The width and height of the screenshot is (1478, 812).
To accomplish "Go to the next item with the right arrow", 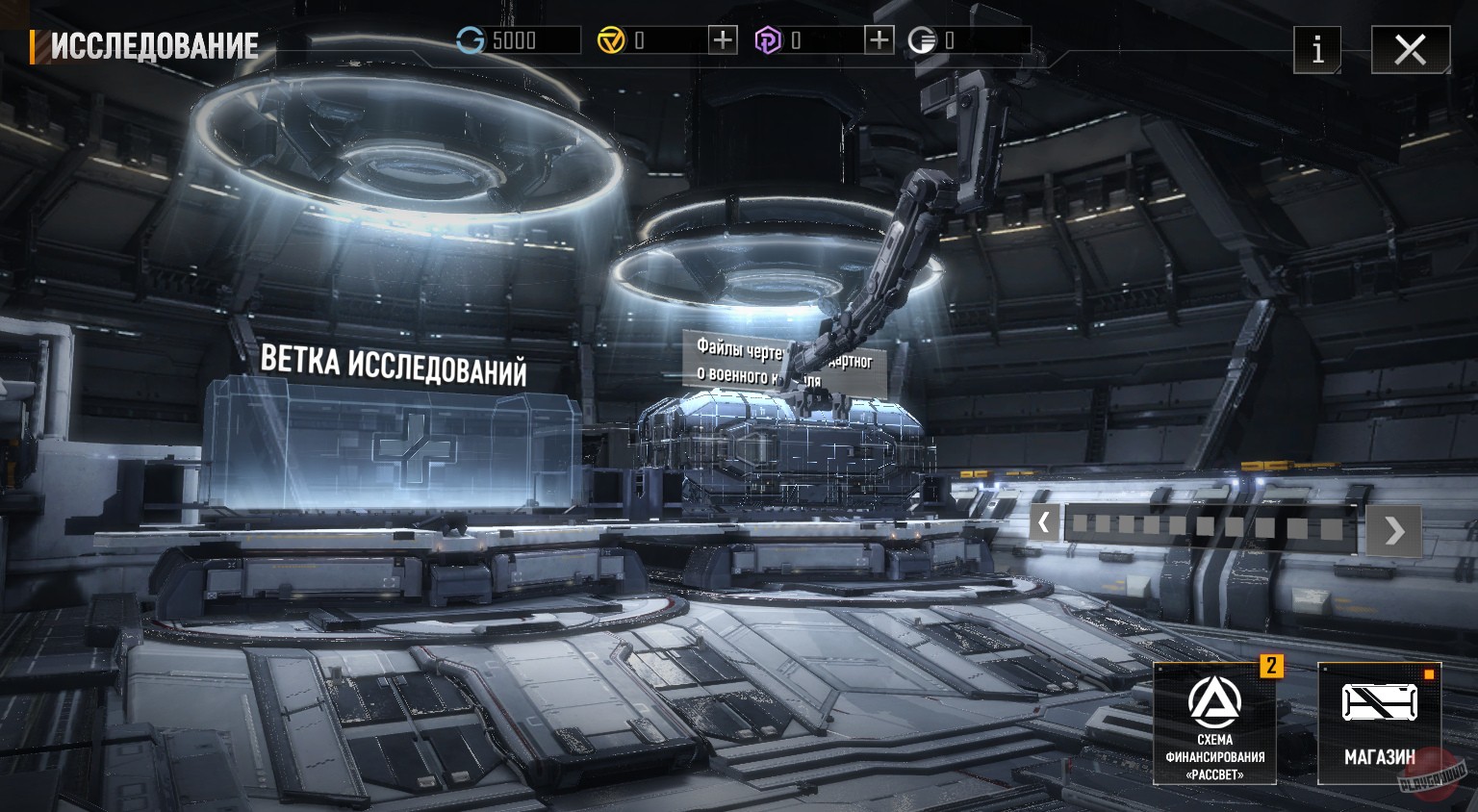I will point(1394,530).
